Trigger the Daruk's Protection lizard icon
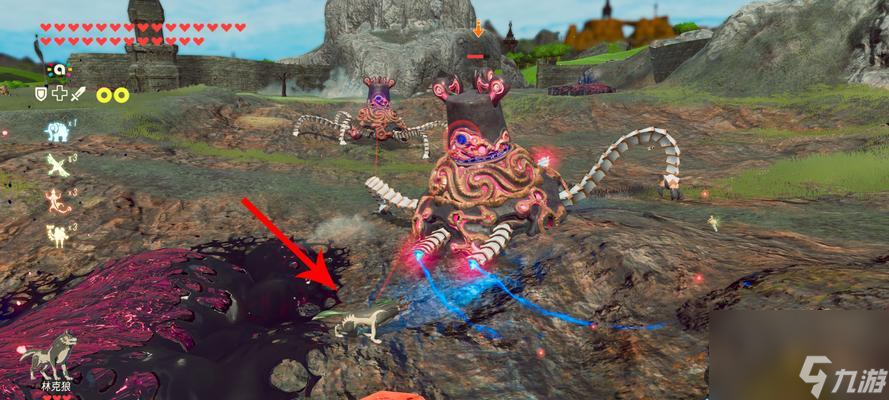This screenshot has width=889, height=400. coord(57,203)
